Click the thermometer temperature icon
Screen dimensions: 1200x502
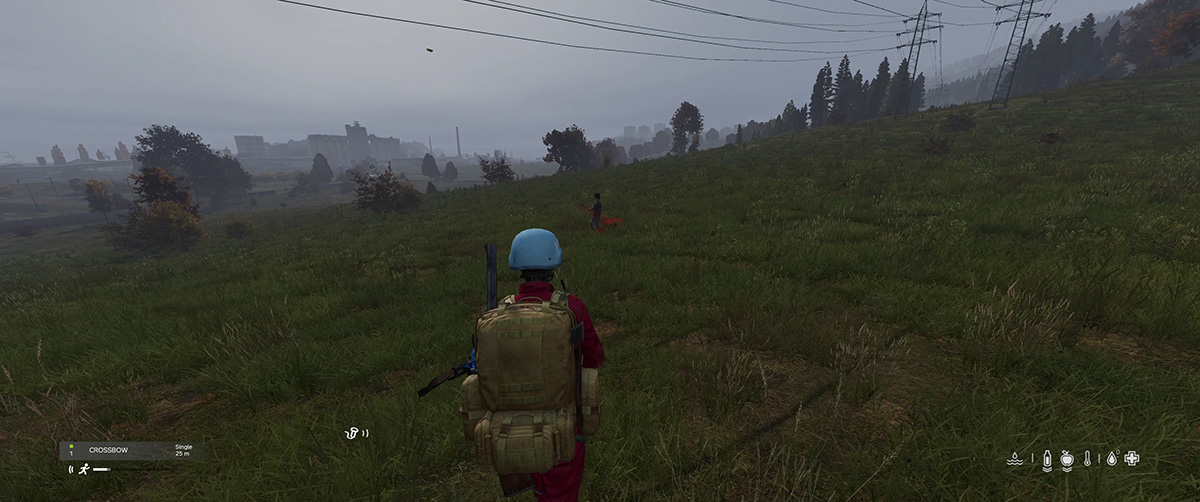(1088, 459)
